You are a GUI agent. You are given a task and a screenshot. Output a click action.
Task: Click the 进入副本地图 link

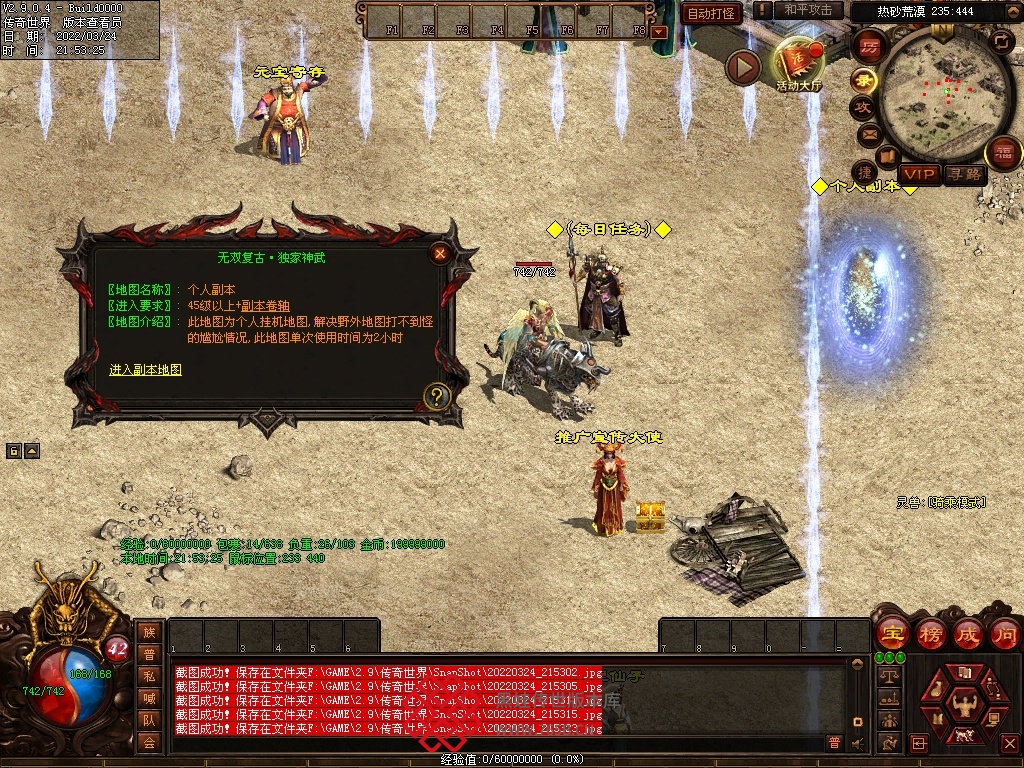(146, 370)
